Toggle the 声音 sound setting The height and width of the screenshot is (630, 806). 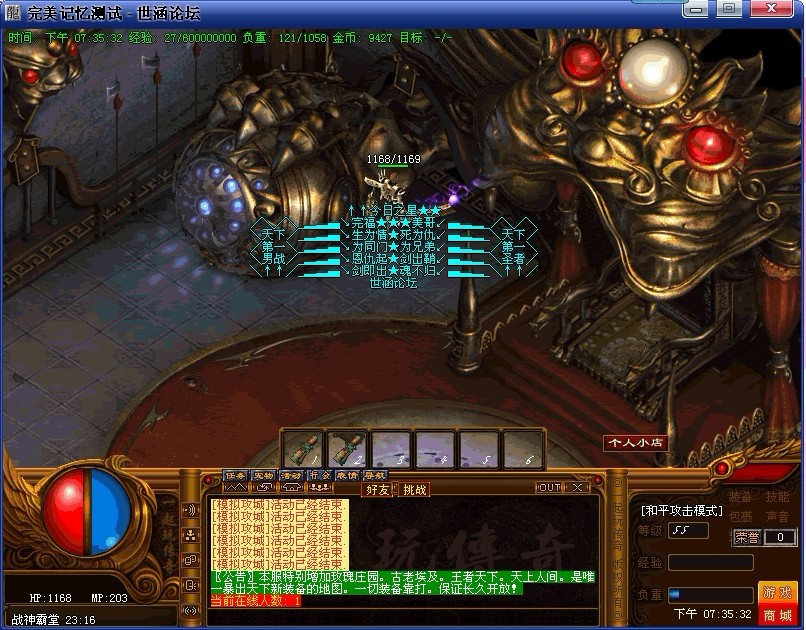778,516
